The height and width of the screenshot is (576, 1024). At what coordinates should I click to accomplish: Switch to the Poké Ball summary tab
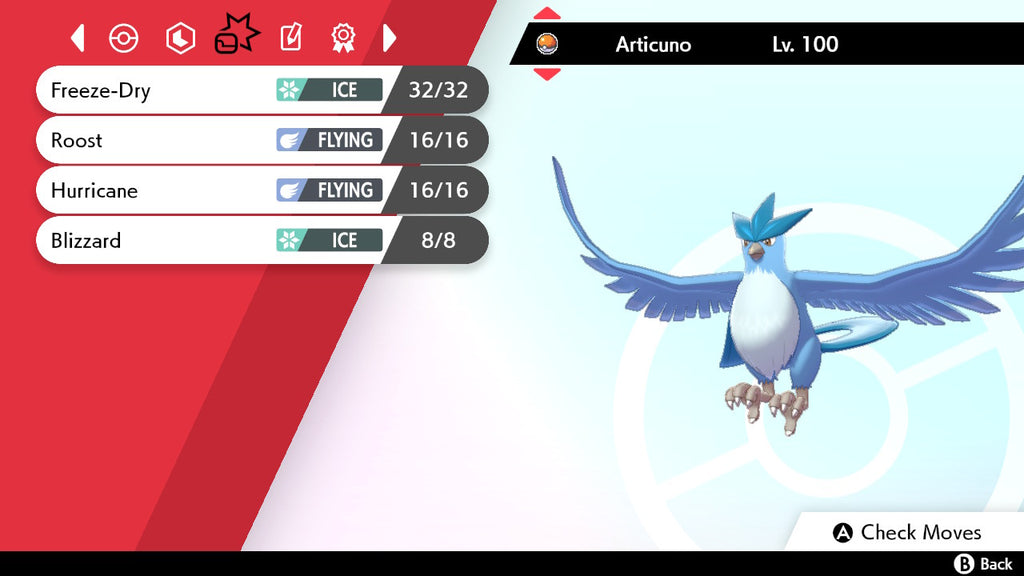(x=123, y=38)
